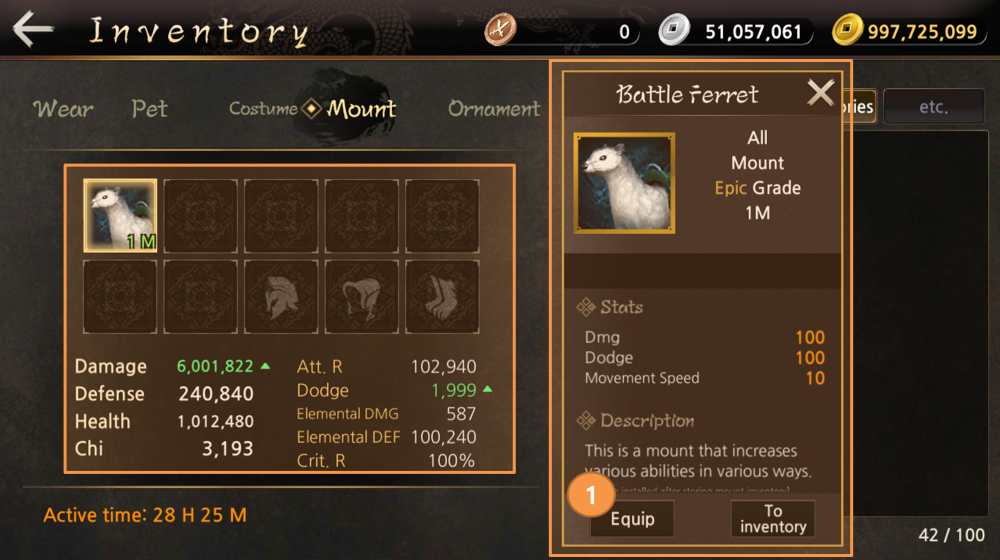Screen dimensions: 1000x560
Task: Open the Pet tab
Action: pos(149,108)
